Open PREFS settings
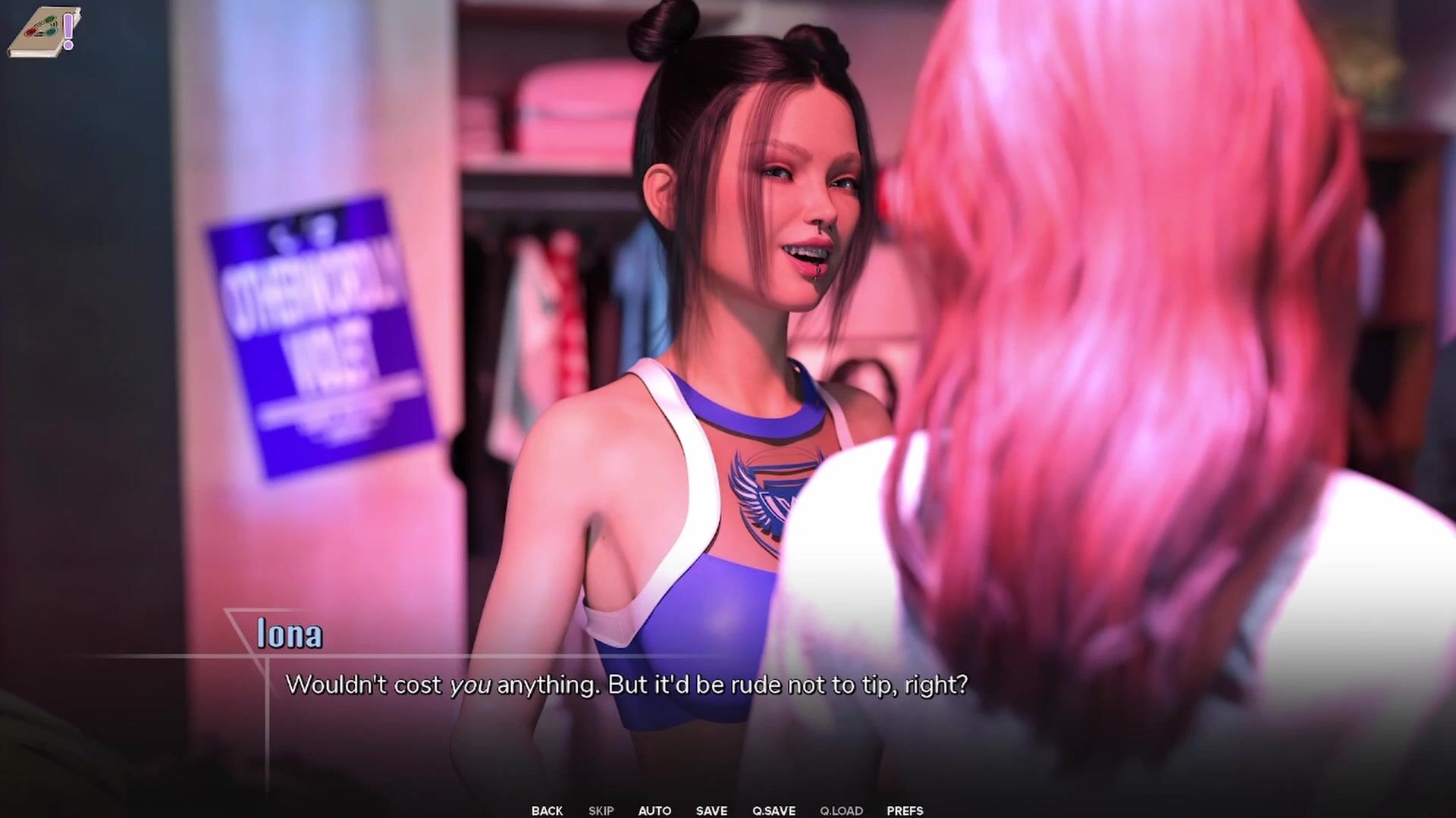1456x818 pixels. pyautogui.click(x=905, y=810)
